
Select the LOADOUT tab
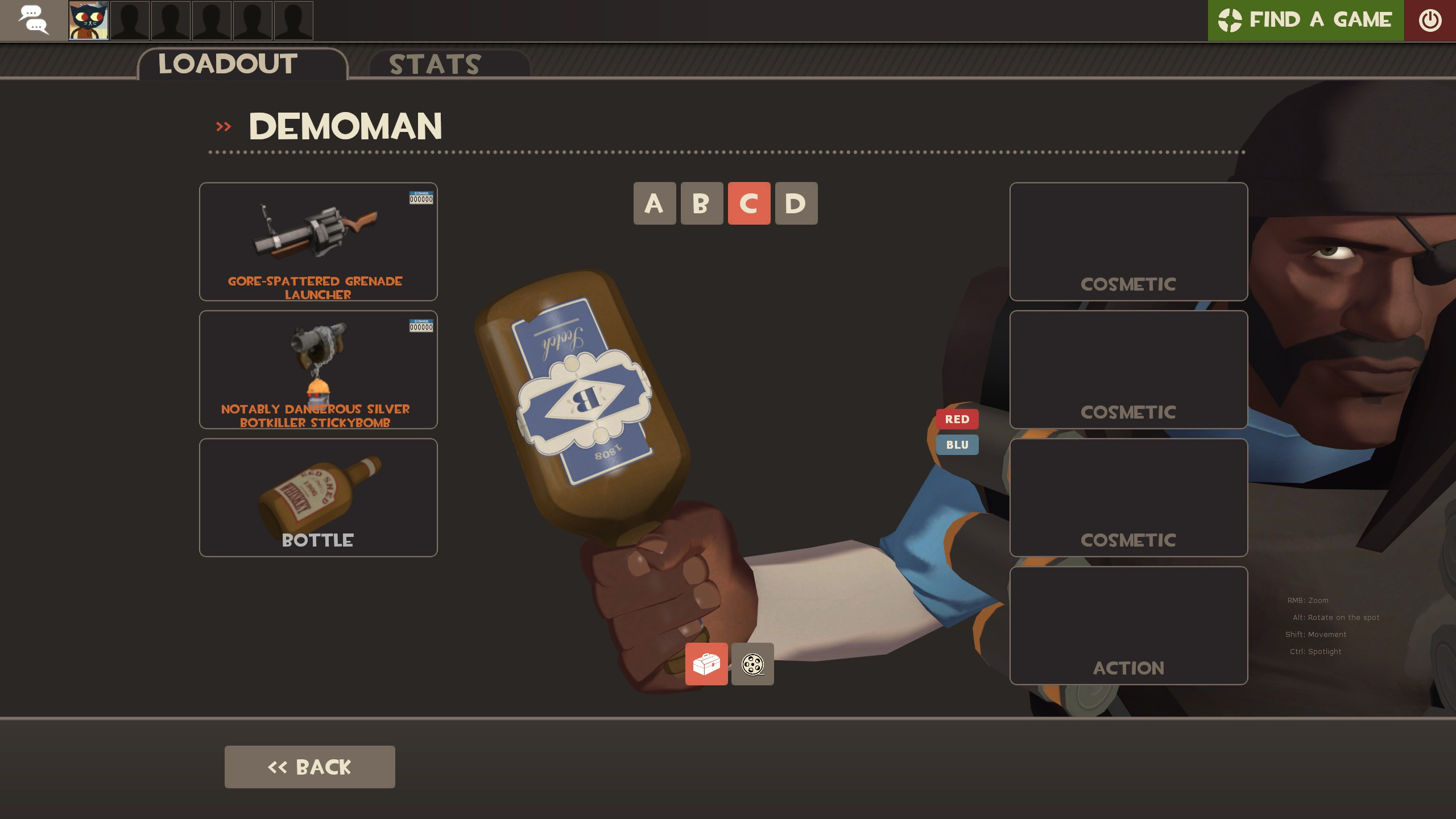pos(227,63)
